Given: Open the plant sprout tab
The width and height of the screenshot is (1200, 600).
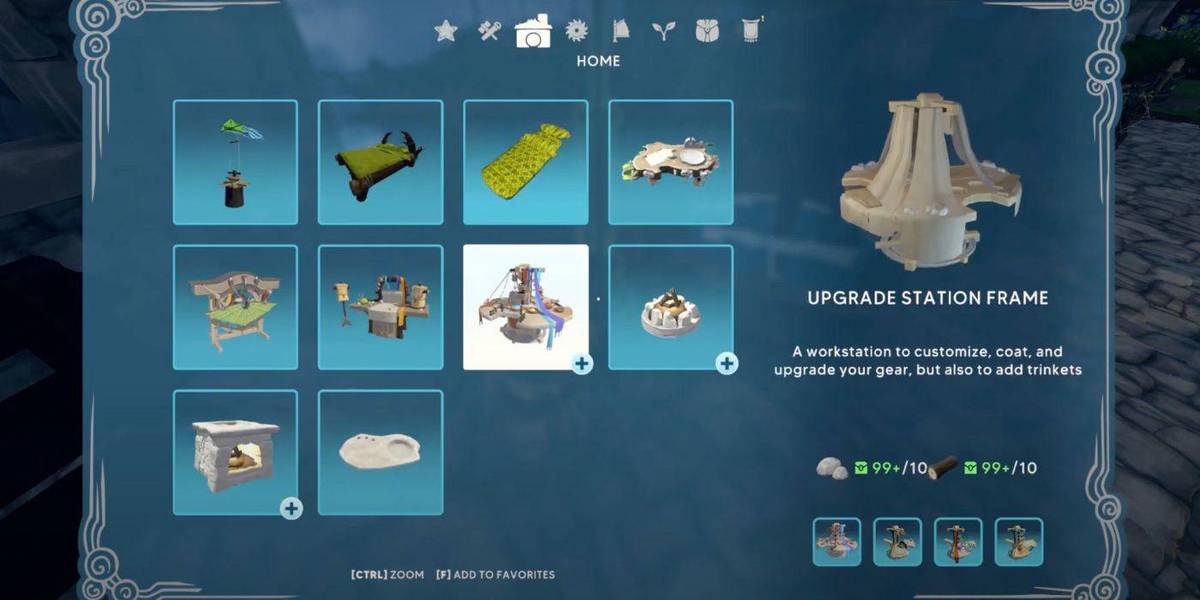Looking at the screenshot, I should (x=663, y=32).
